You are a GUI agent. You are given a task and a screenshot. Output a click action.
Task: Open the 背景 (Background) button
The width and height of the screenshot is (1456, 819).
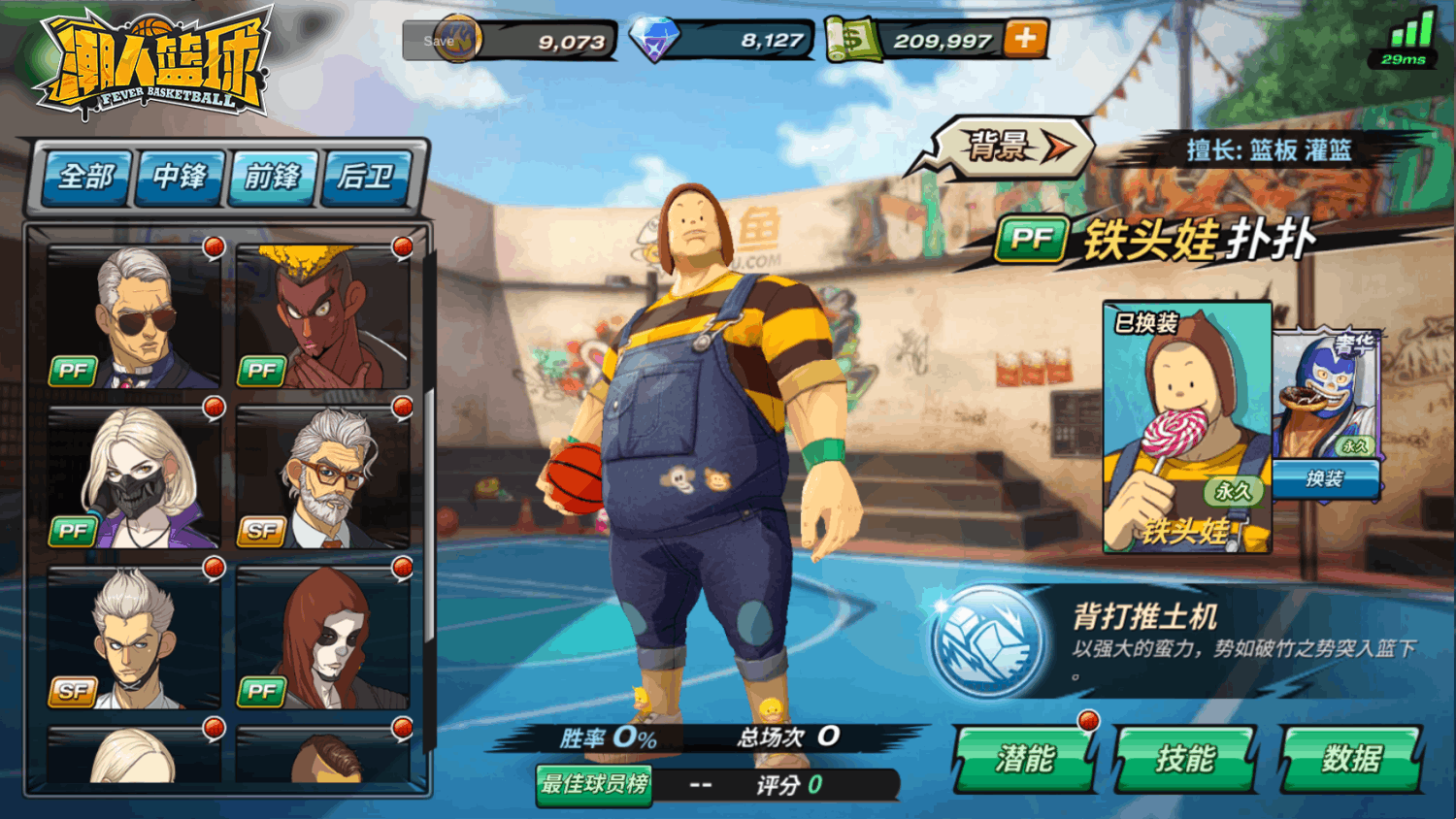1011,147
